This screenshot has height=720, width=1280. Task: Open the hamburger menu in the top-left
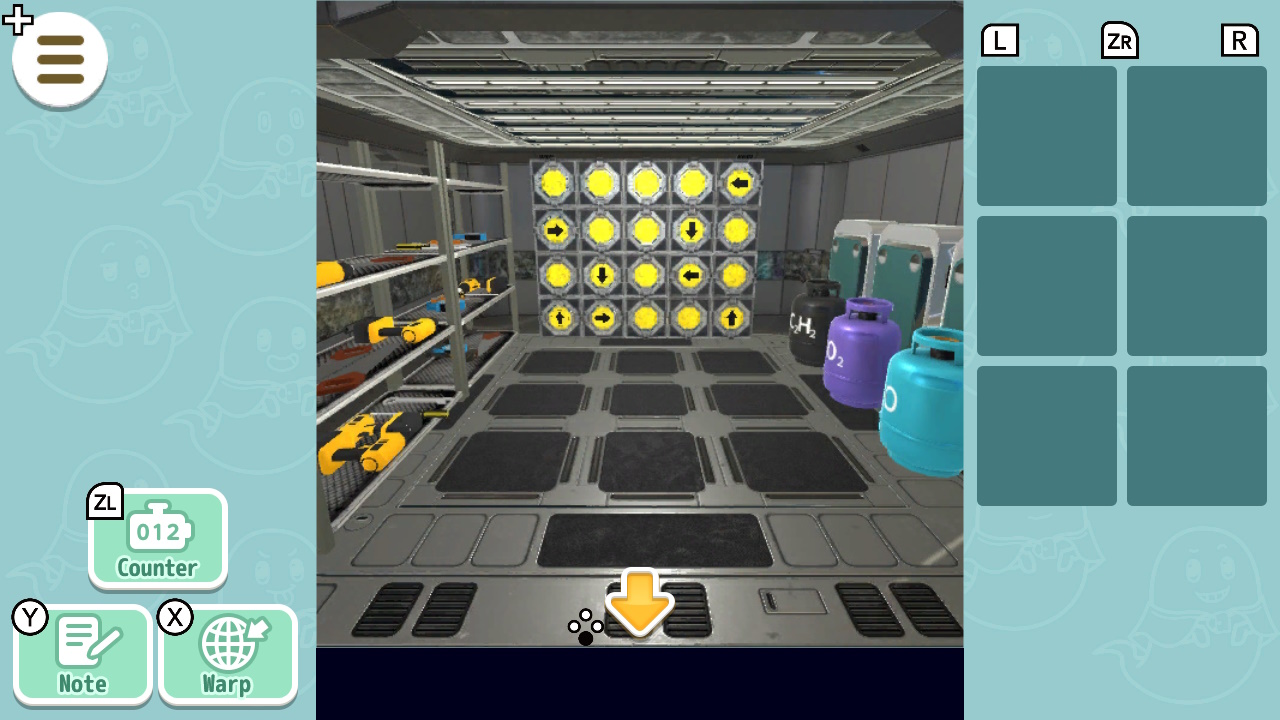point(59,59)
